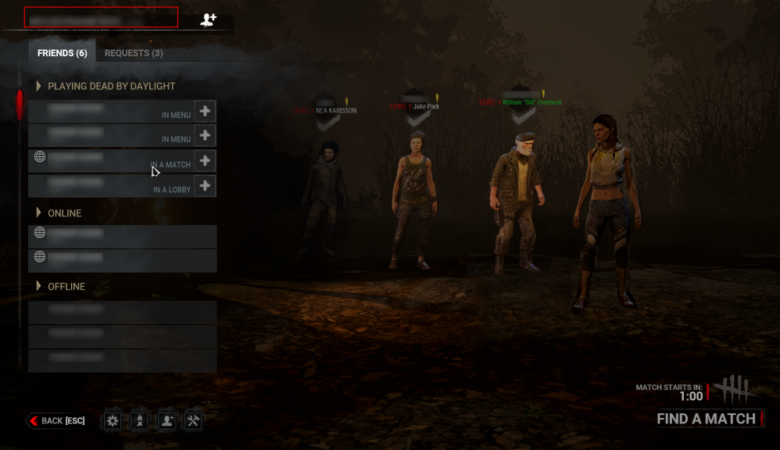This screenshot has height=450, width=780.
Task: Select the Friends tab
Action: tap(62, 53)
